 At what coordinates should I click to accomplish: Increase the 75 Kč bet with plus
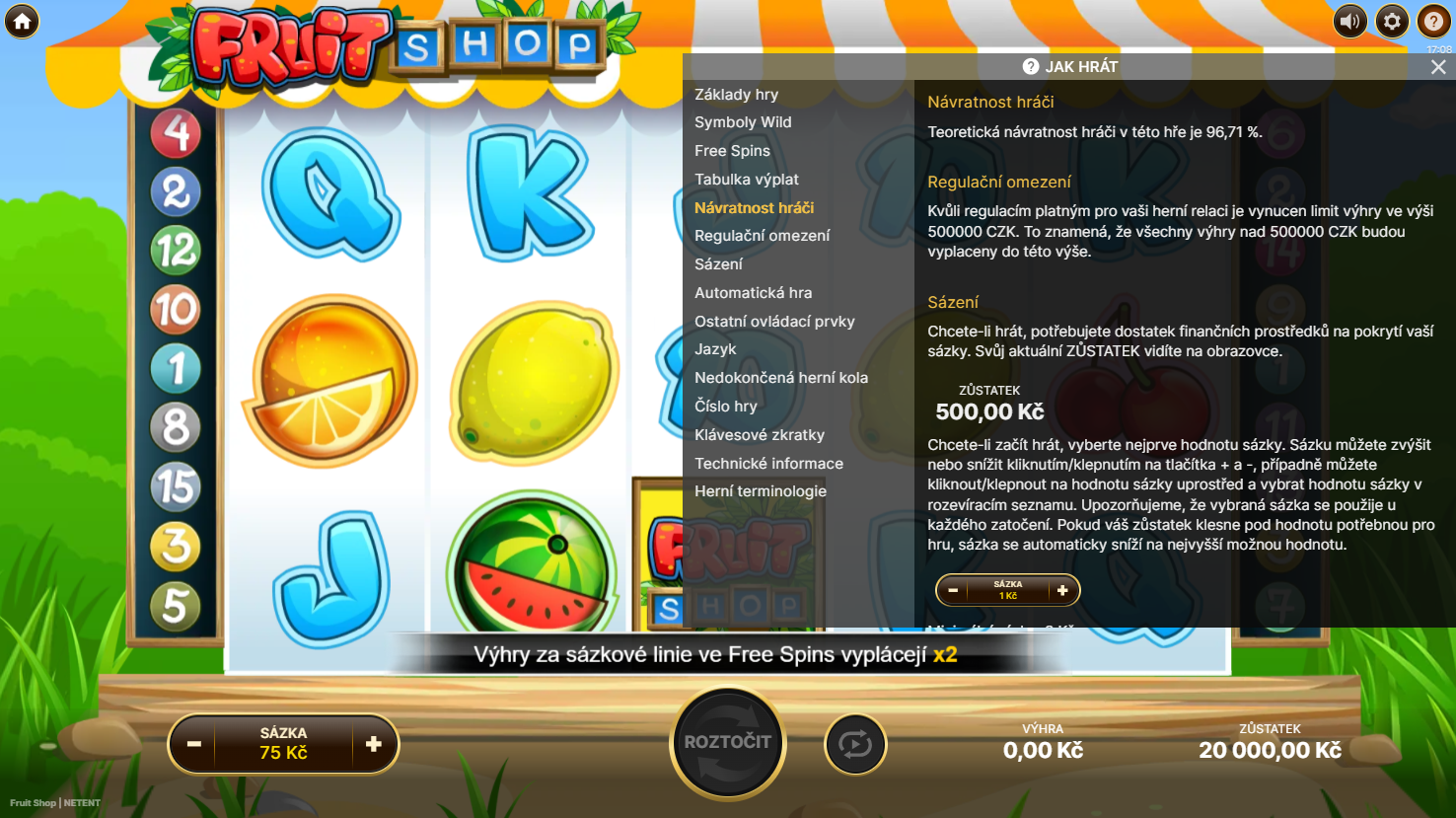[x=374, y=744]
